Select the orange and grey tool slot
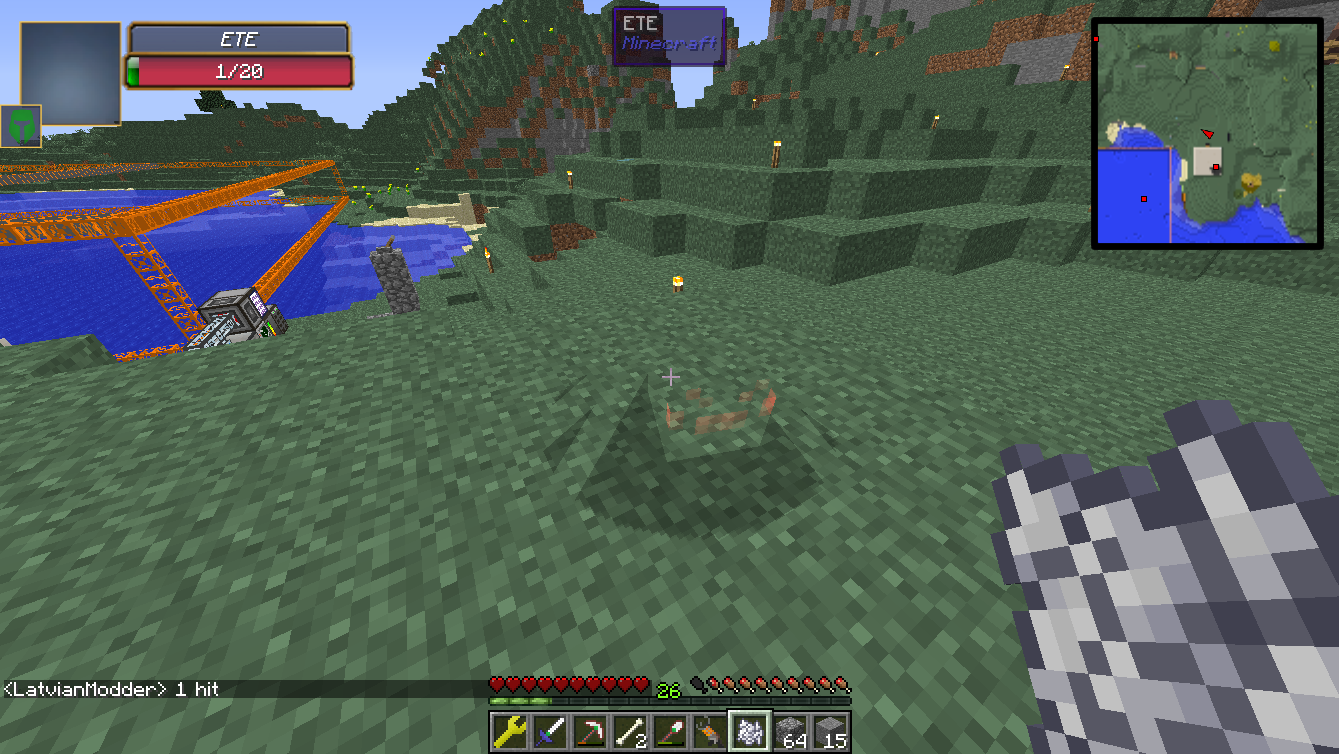The height and width of the screenshot is (754, 1339). point(710,731)
